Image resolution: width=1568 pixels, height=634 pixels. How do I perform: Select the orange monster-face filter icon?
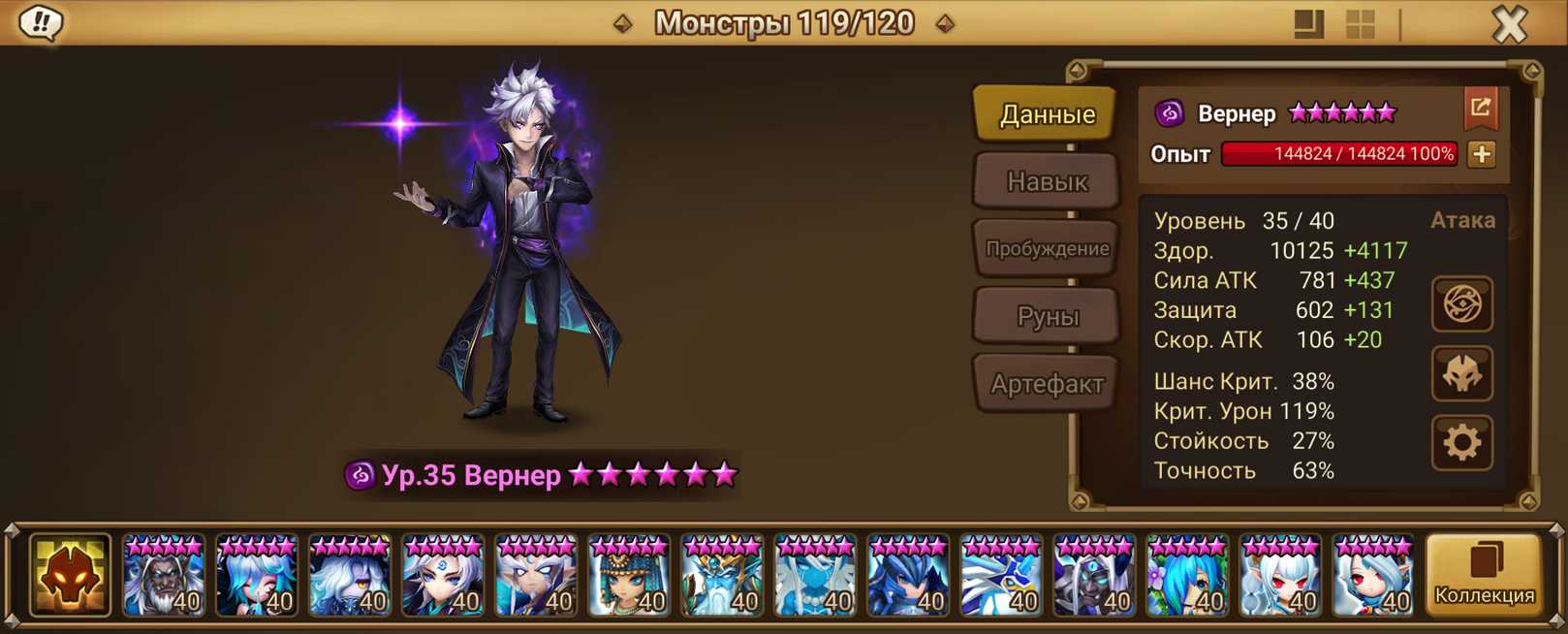coord(70,576)
